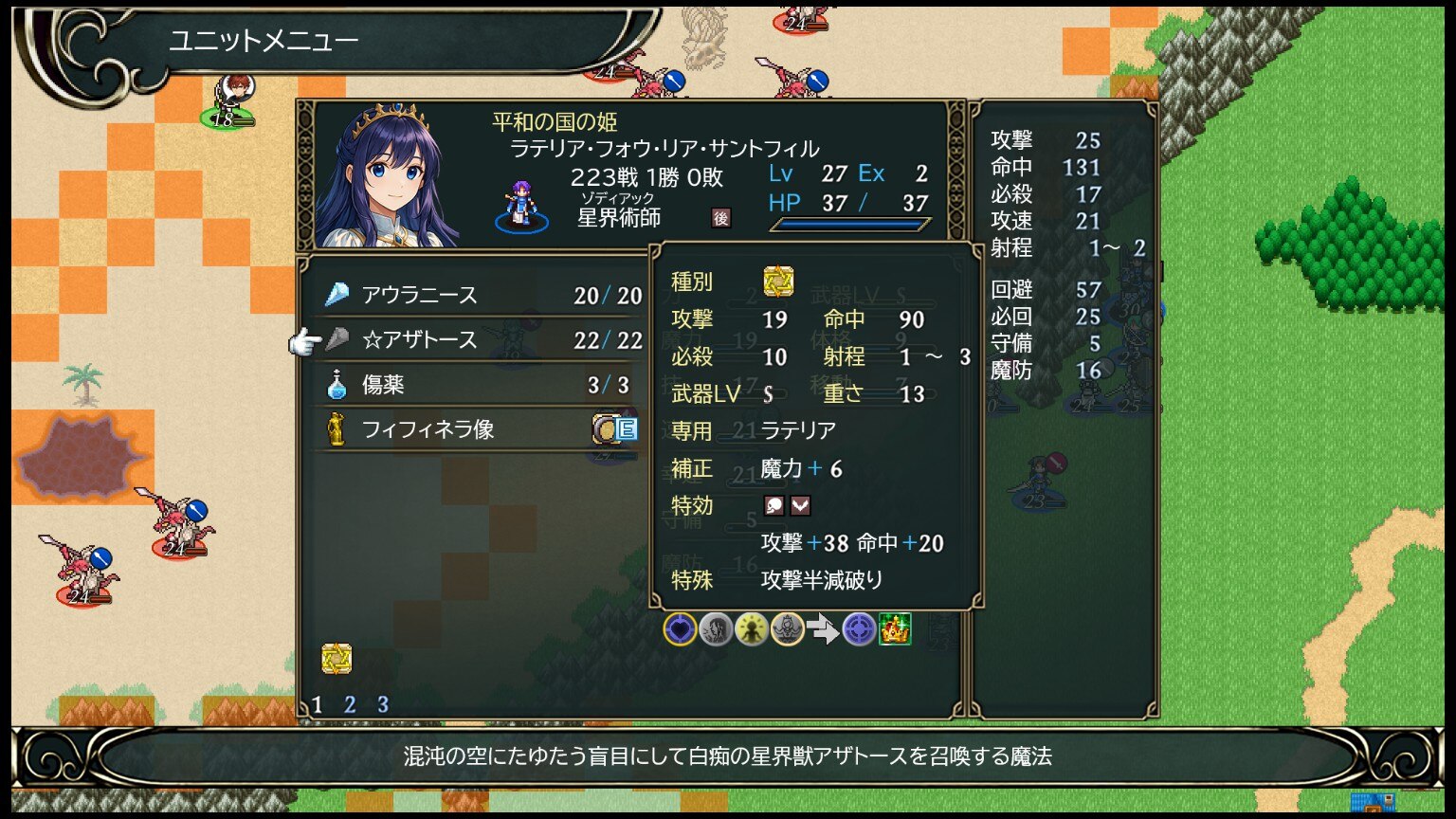The width and height of the screenshot is (1456, 819).
Task: Open page 1 of unit menu
Action: [318, 704]
